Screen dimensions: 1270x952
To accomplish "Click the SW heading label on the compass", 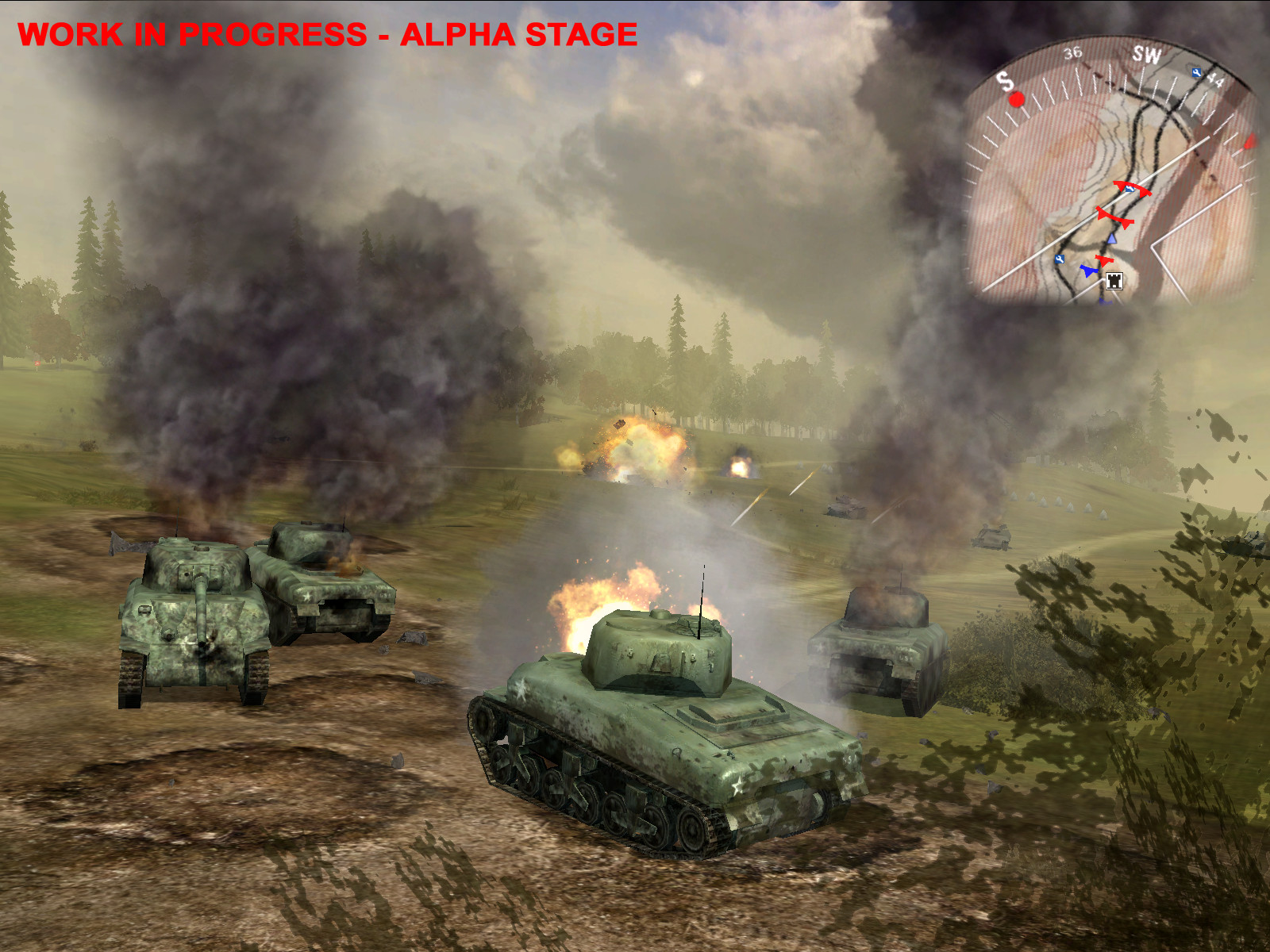I will [1148, 53].
